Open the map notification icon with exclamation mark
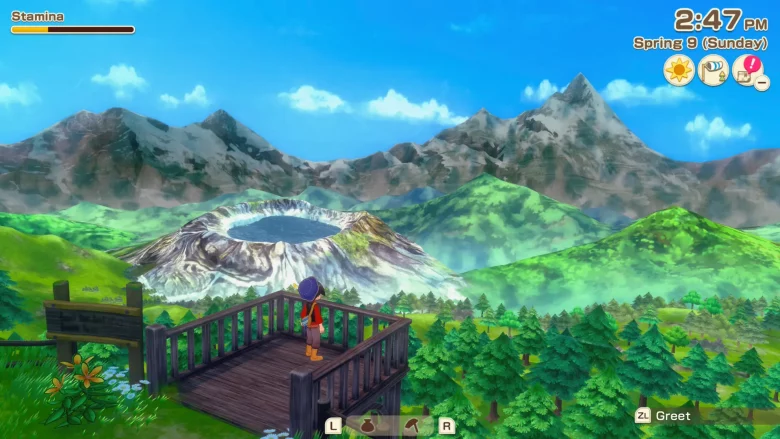 [x=747, y=70]
